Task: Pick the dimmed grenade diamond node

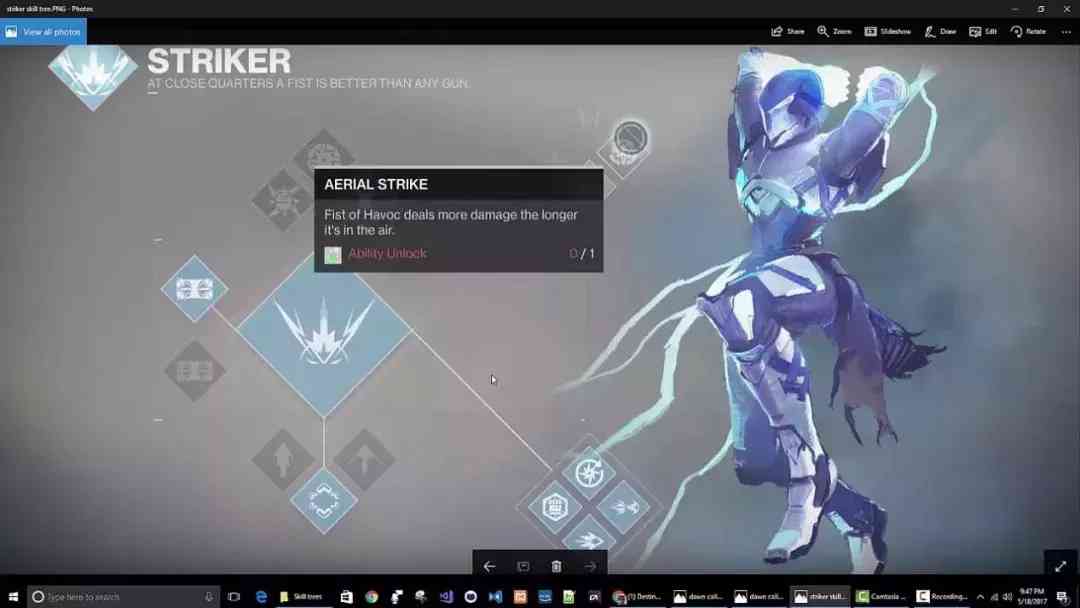Action: [195, 372]
